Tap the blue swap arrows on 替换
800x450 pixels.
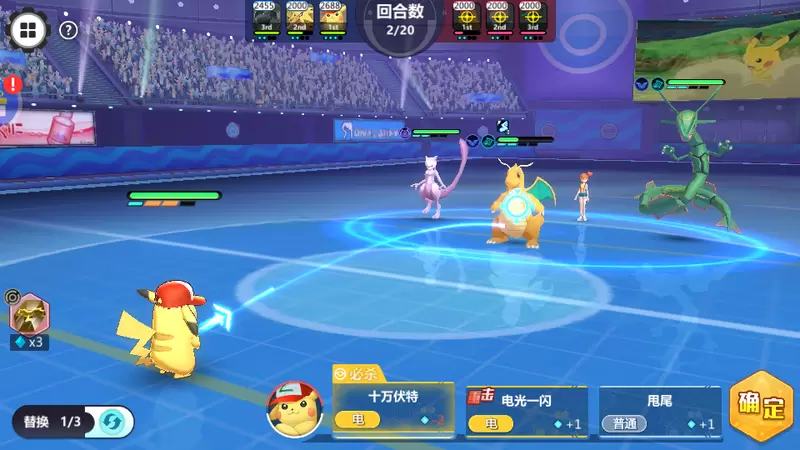click(x=113, y=421)
